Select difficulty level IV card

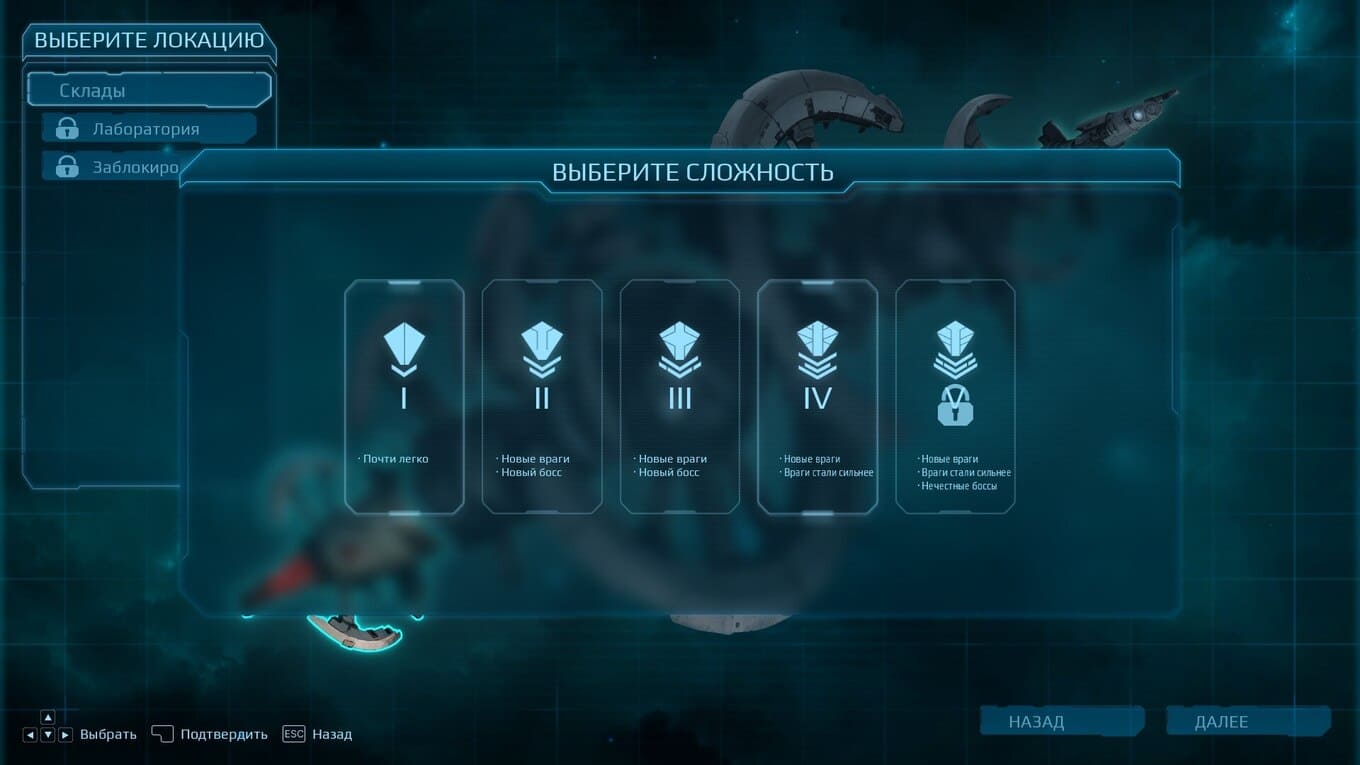(817, 397)
